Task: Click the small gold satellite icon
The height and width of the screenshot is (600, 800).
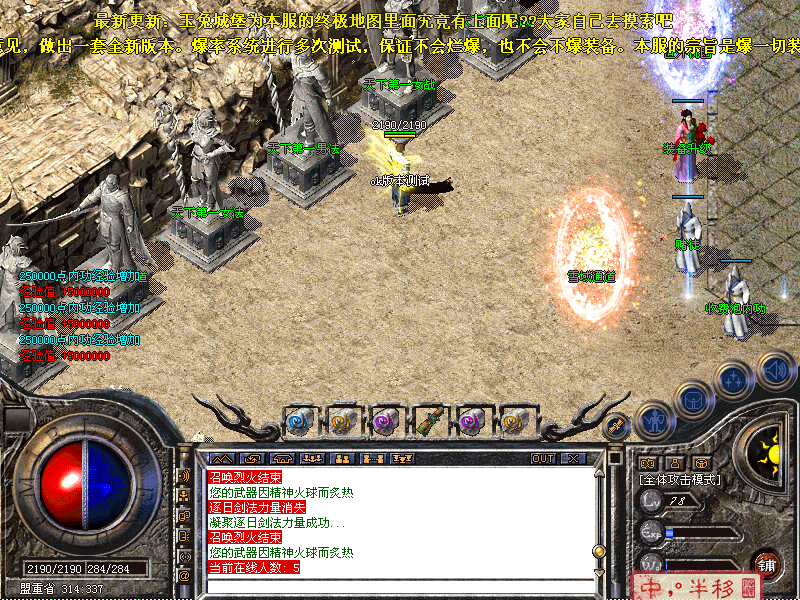Action: click(617, 426)
